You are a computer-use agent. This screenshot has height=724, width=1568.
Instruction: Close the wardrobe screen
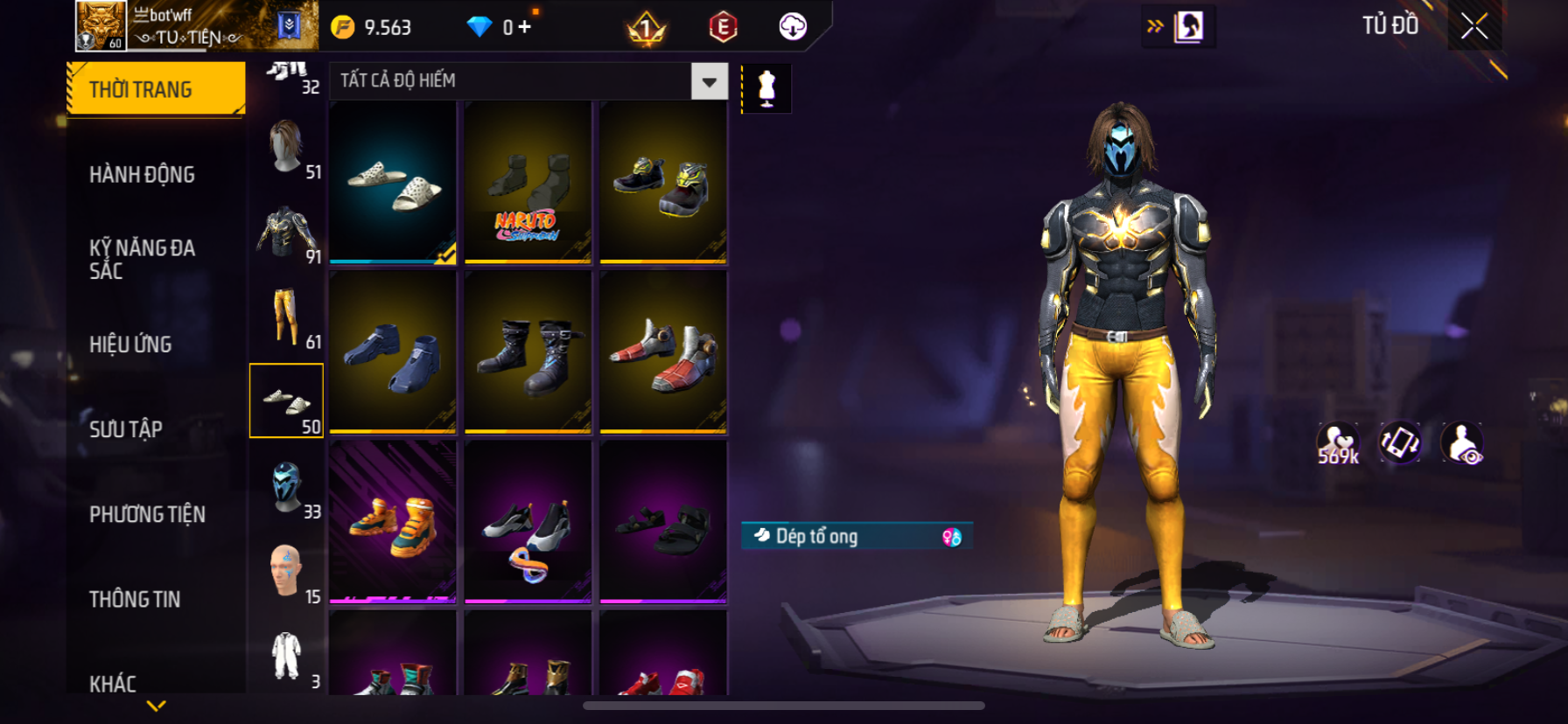[x=1474, y=27]
